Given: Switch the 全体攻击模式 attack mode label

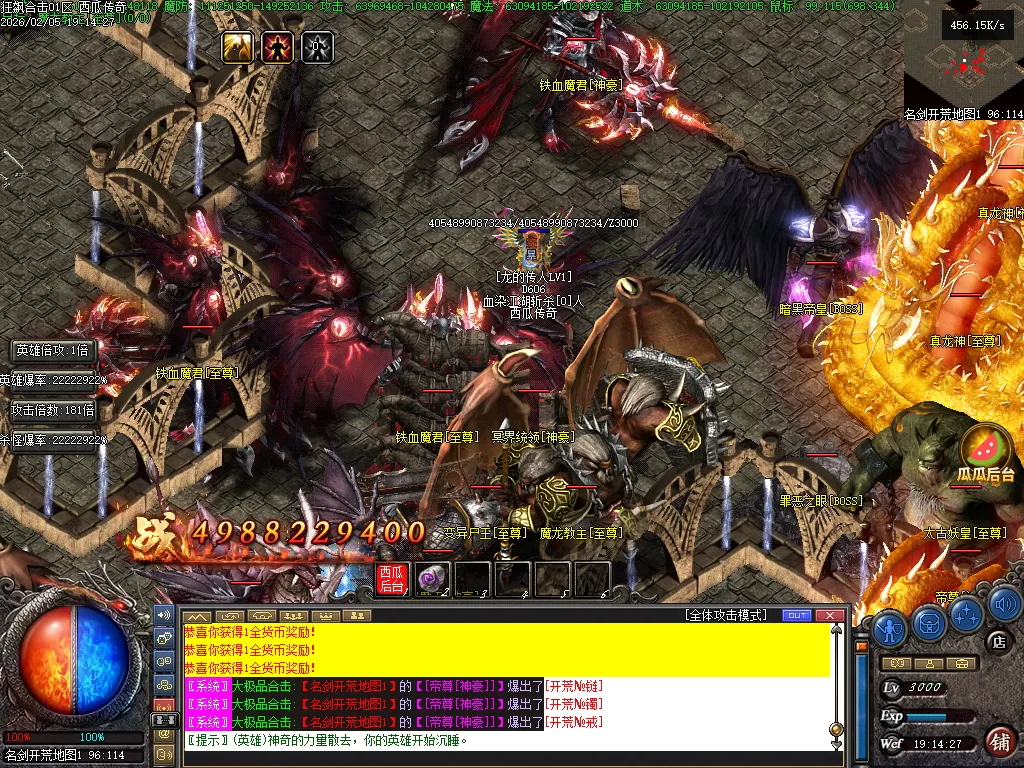Looking at the screenshot, I should pos(725,615).
